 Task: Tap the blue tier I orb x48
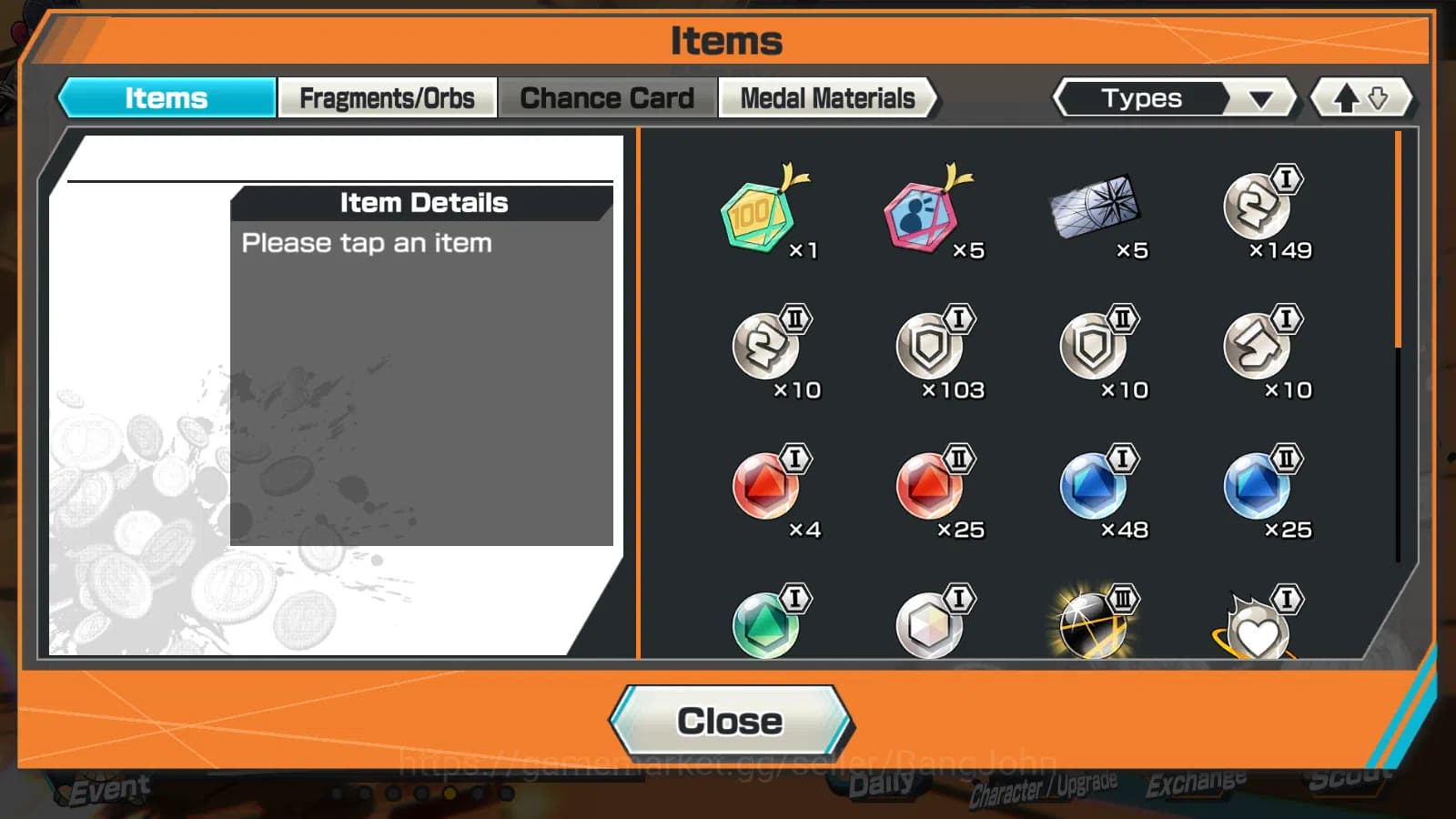[x=1095, y=489]
